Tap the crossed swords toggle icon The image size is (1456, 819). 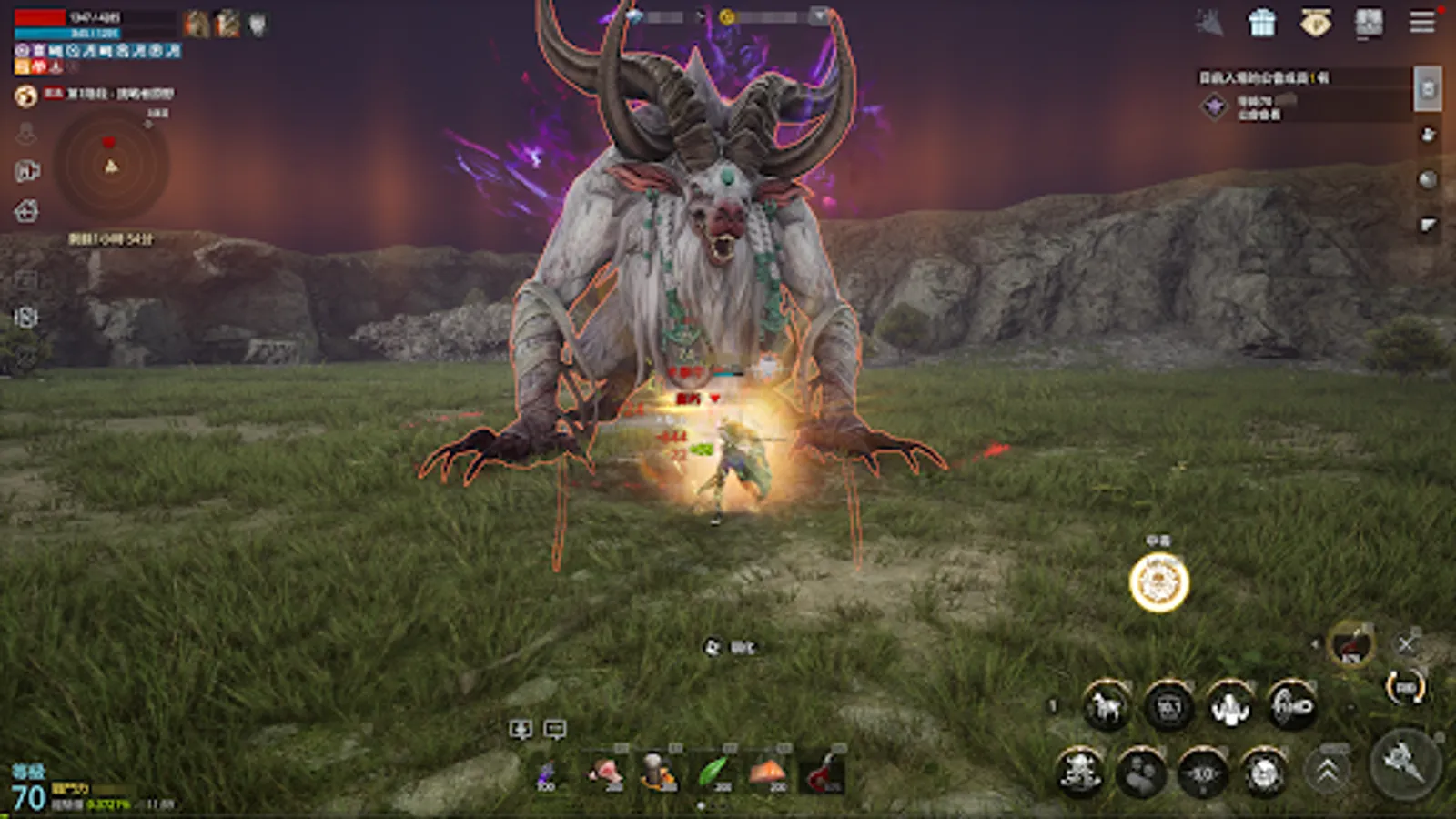click(1406, 644)
